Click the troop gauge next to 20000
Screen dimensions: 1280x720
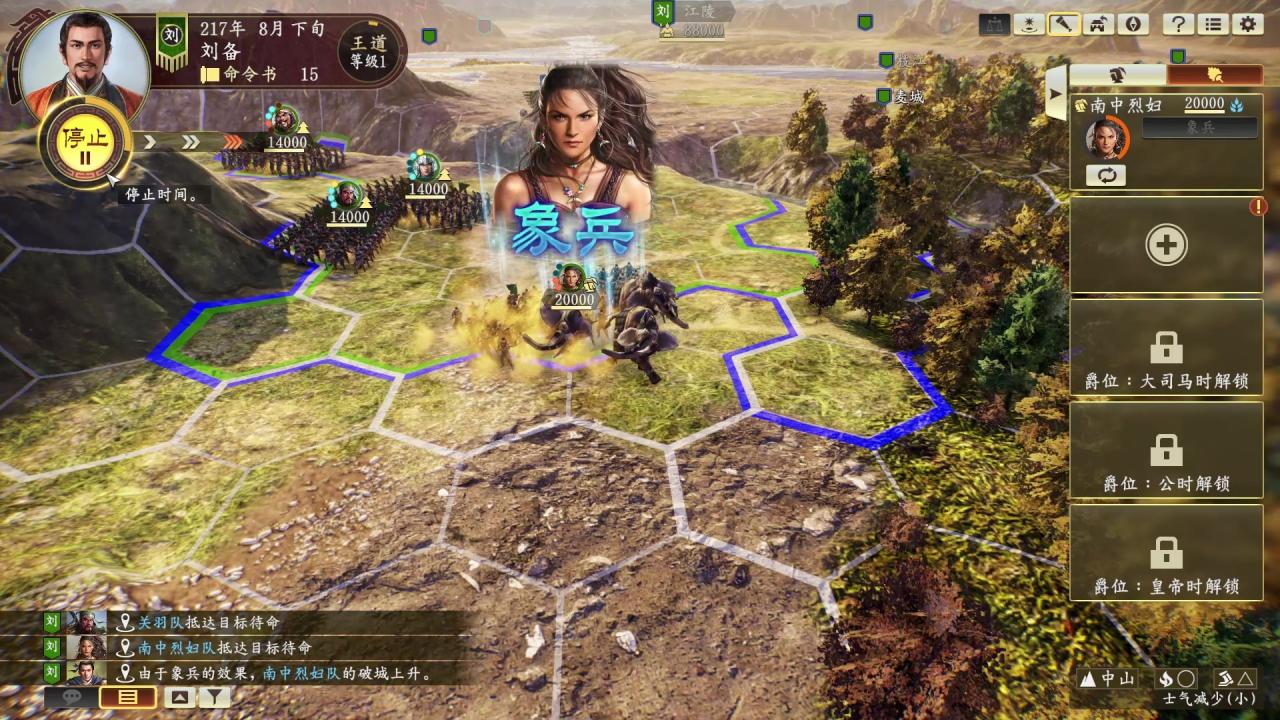click(1237, 105)
